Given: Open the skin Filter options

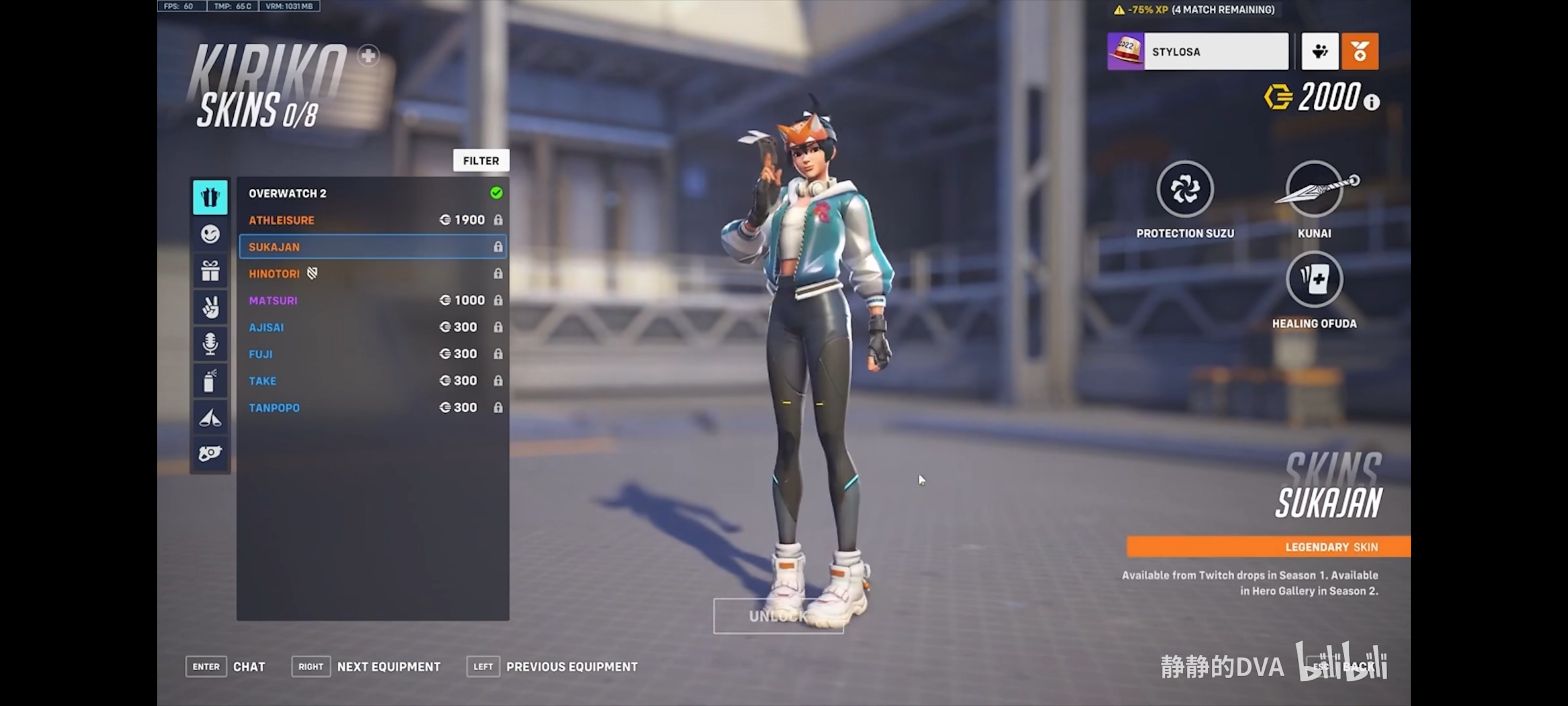Looking at the screenshot, I should point(480,161).
